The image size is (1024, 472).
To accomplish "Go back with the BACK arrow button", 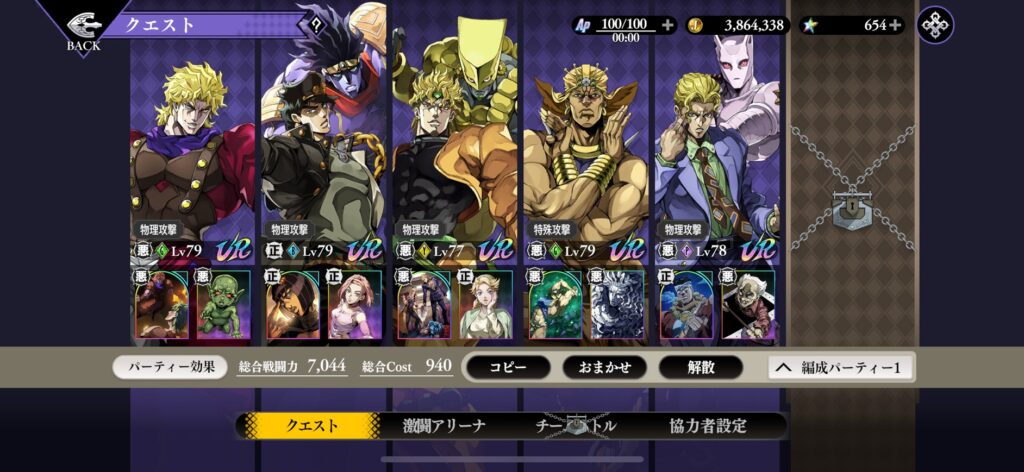I will pyautogui.click(x=83, y=28).
